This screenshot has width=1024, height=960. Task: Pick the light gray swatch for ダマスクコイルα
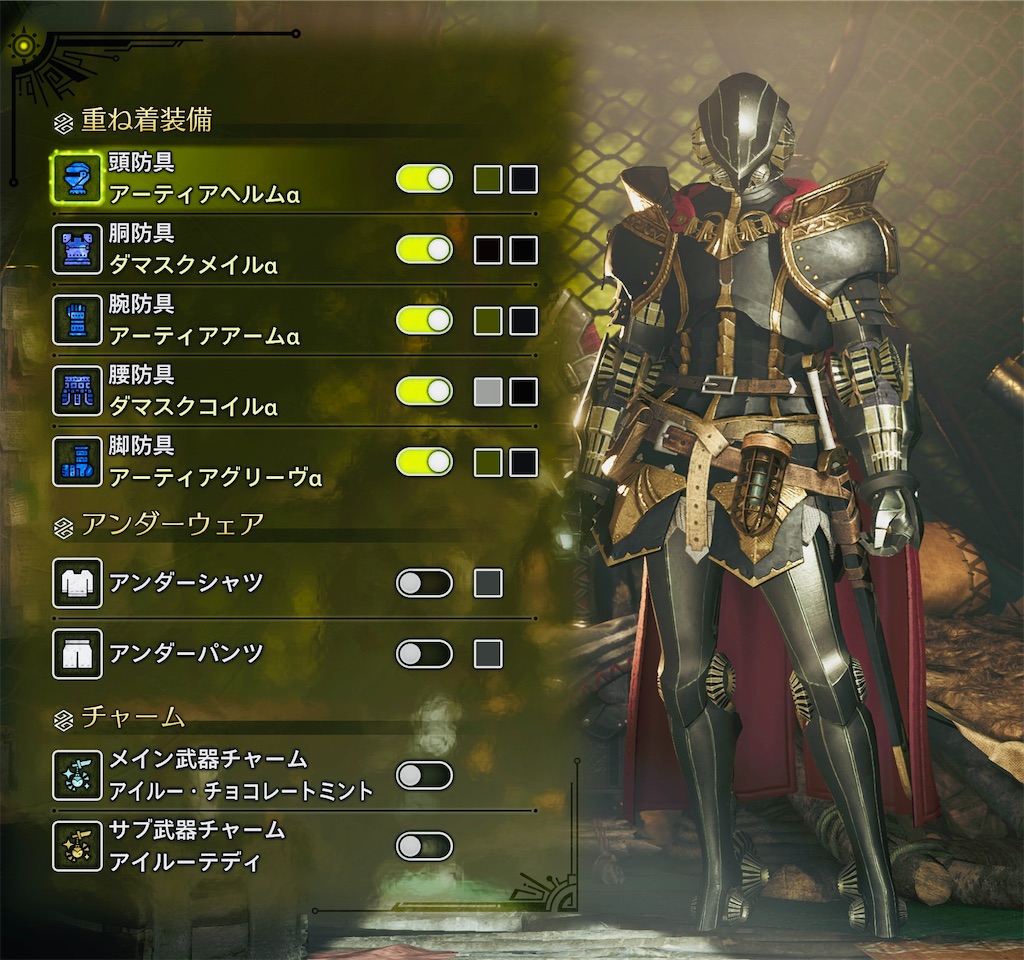tap(488, 391)
